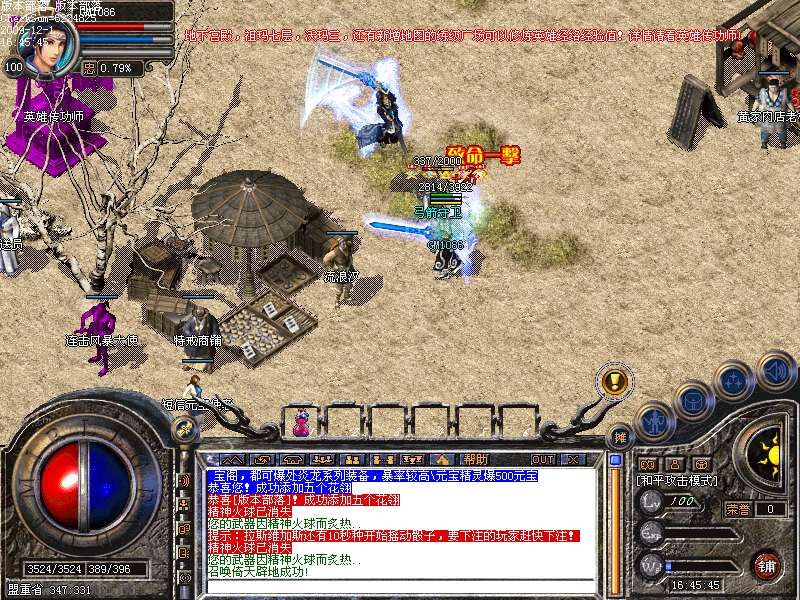This screenshot has width=800, height=600.
Task: Open the red 铺 shop button
Action: (767, 566)
